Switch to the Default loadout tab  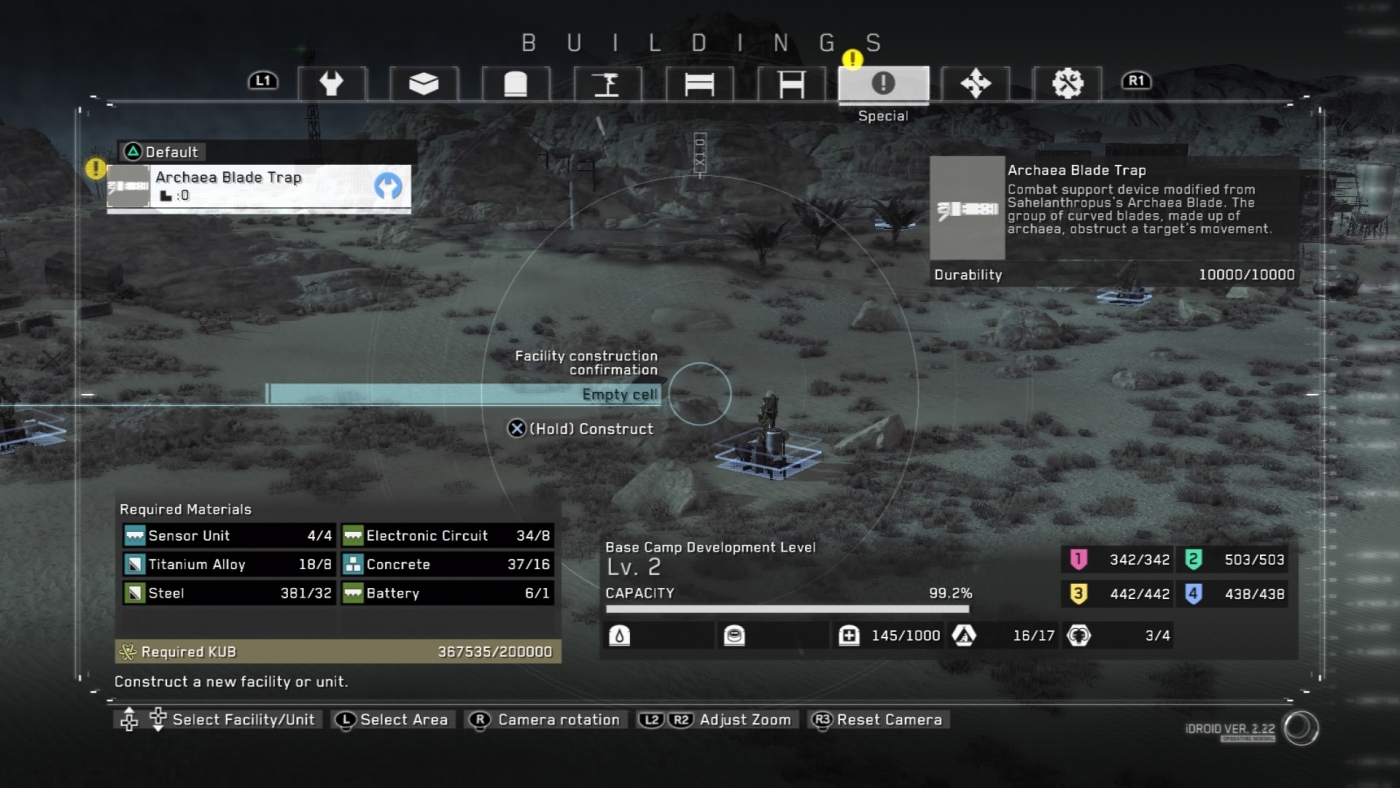coord(162,152)
